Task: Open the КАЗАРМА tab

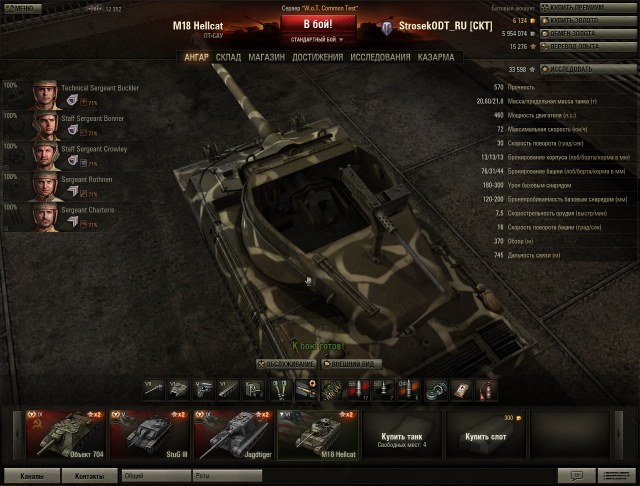Action: 436,57
